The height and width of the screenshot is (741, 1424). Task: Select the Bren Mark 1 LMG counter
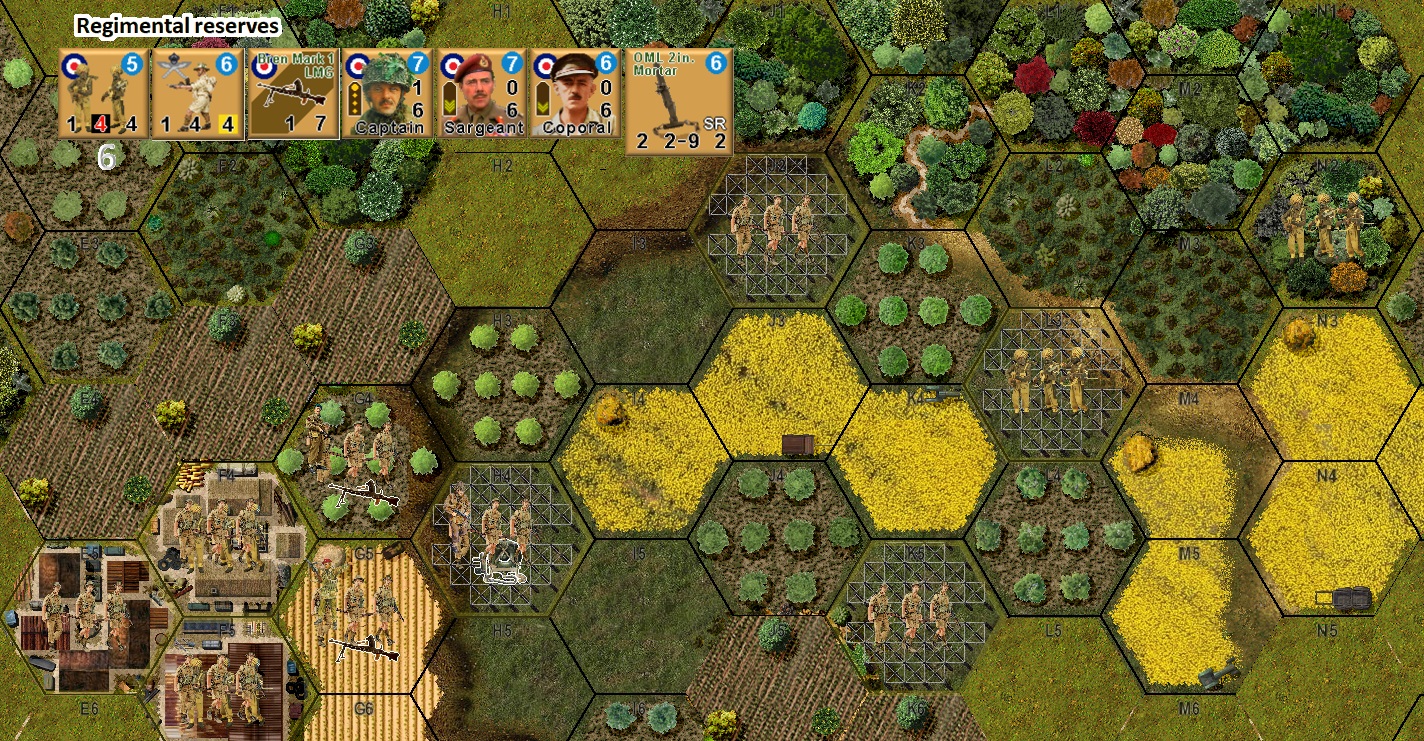(x=293, y=93)
